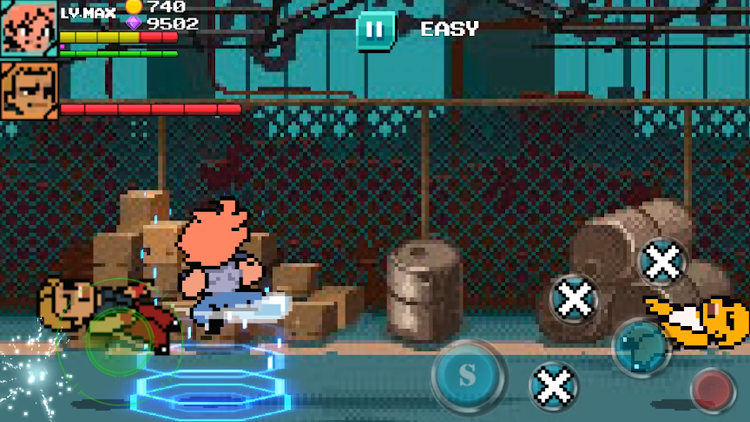Viewport: 750px width, 422px height.
Task: Click the green virtual joystick pad
Action: click(120, 340)
